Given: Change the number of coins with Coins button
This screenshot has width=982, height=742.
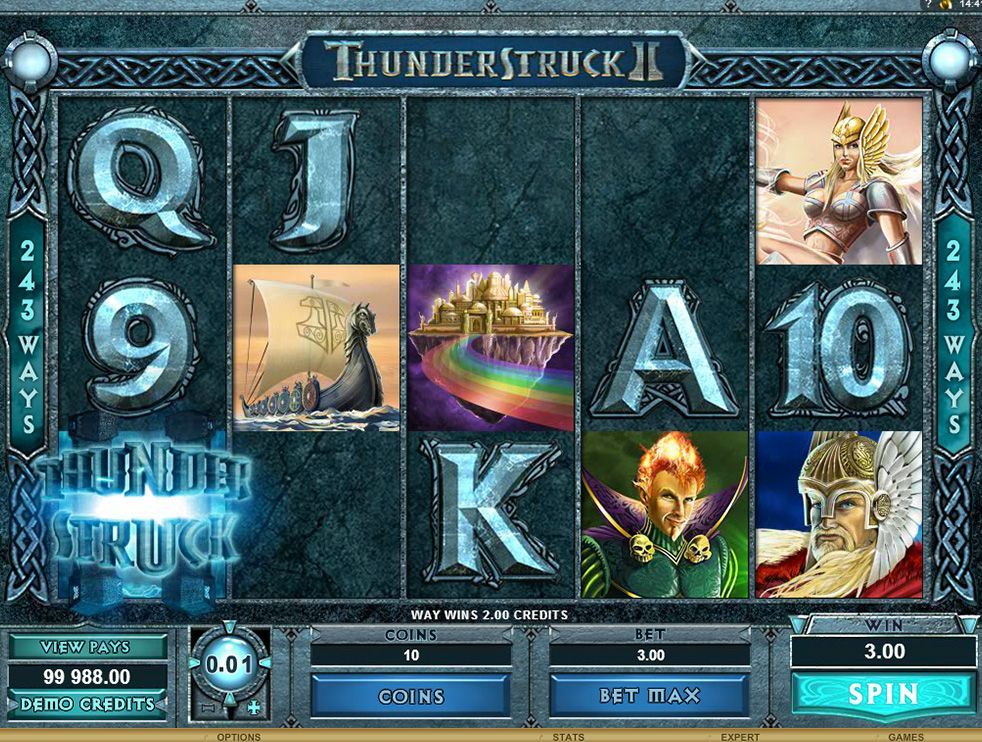Looking at the screenshot, I should [411, 695].
